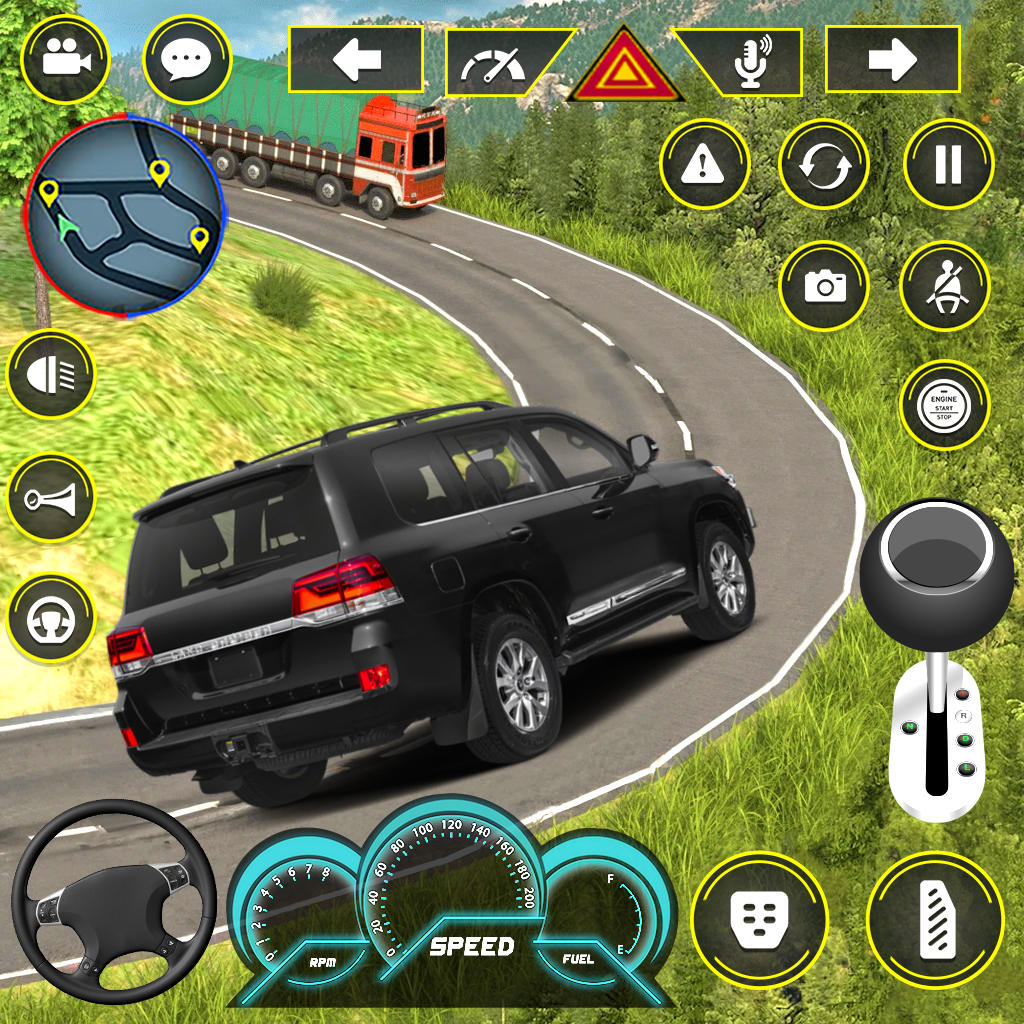Screen dimensions: 1024x1024
Task: Hit the Engine Start Stop button
Action: [945, 405]
